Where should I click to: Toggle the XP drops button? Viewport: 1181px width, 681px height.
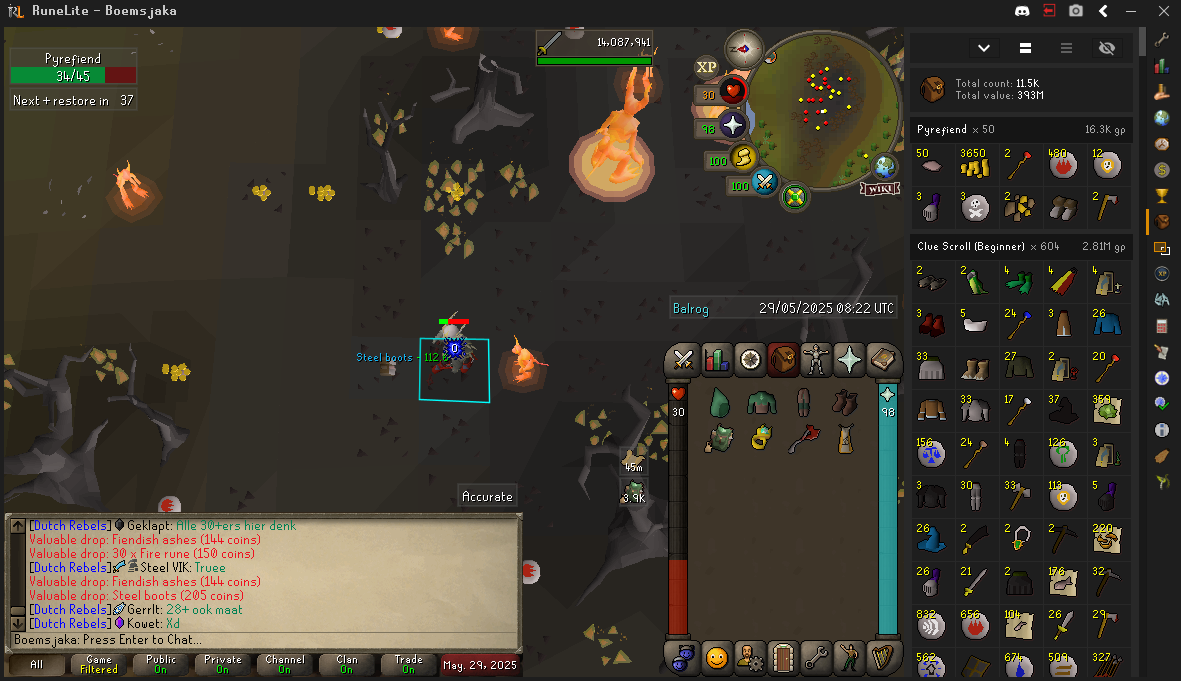coord(707,67)
